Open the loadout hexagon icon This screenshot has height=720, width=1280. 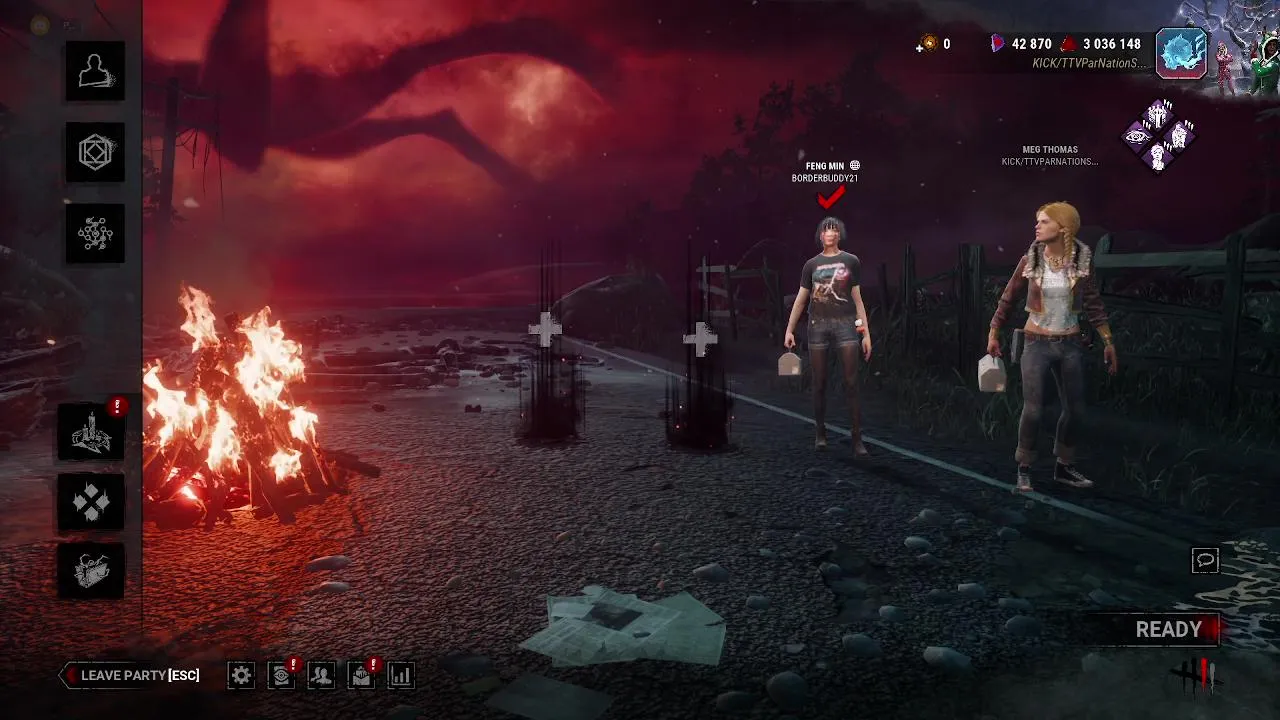[95, 152]
